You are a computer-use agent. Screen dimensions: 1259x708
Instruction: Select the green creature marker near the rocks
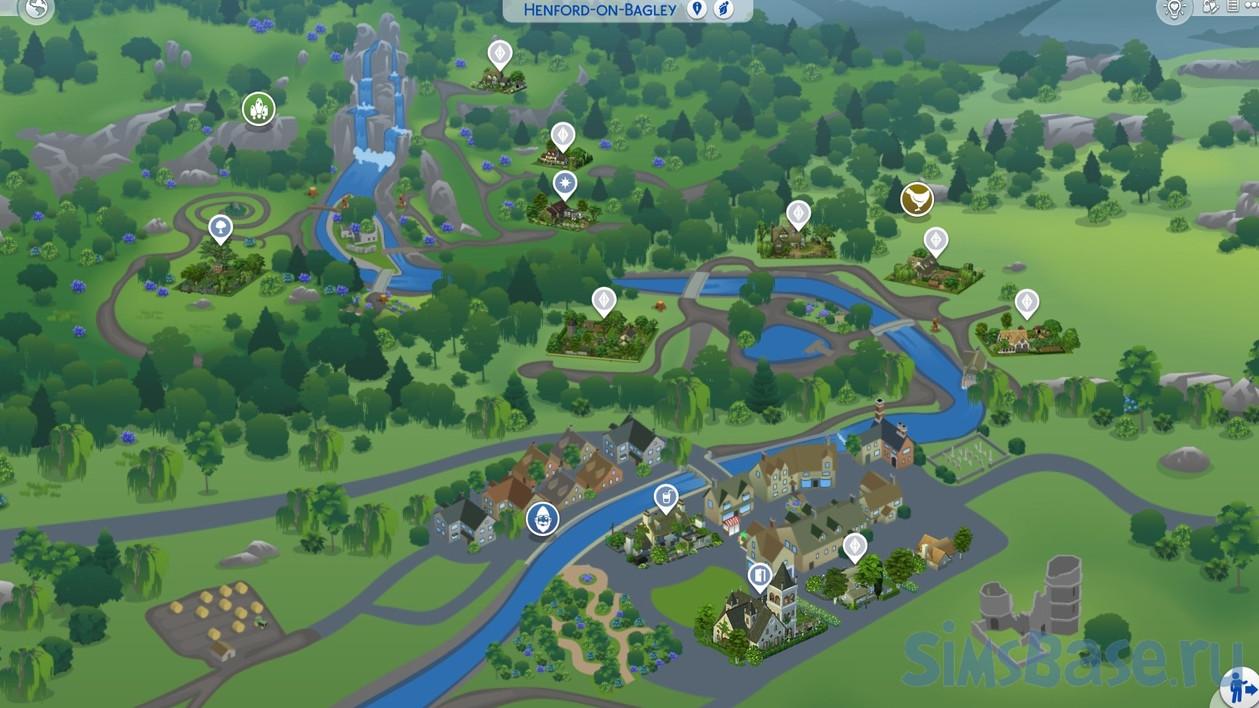(x=258, y=108)
